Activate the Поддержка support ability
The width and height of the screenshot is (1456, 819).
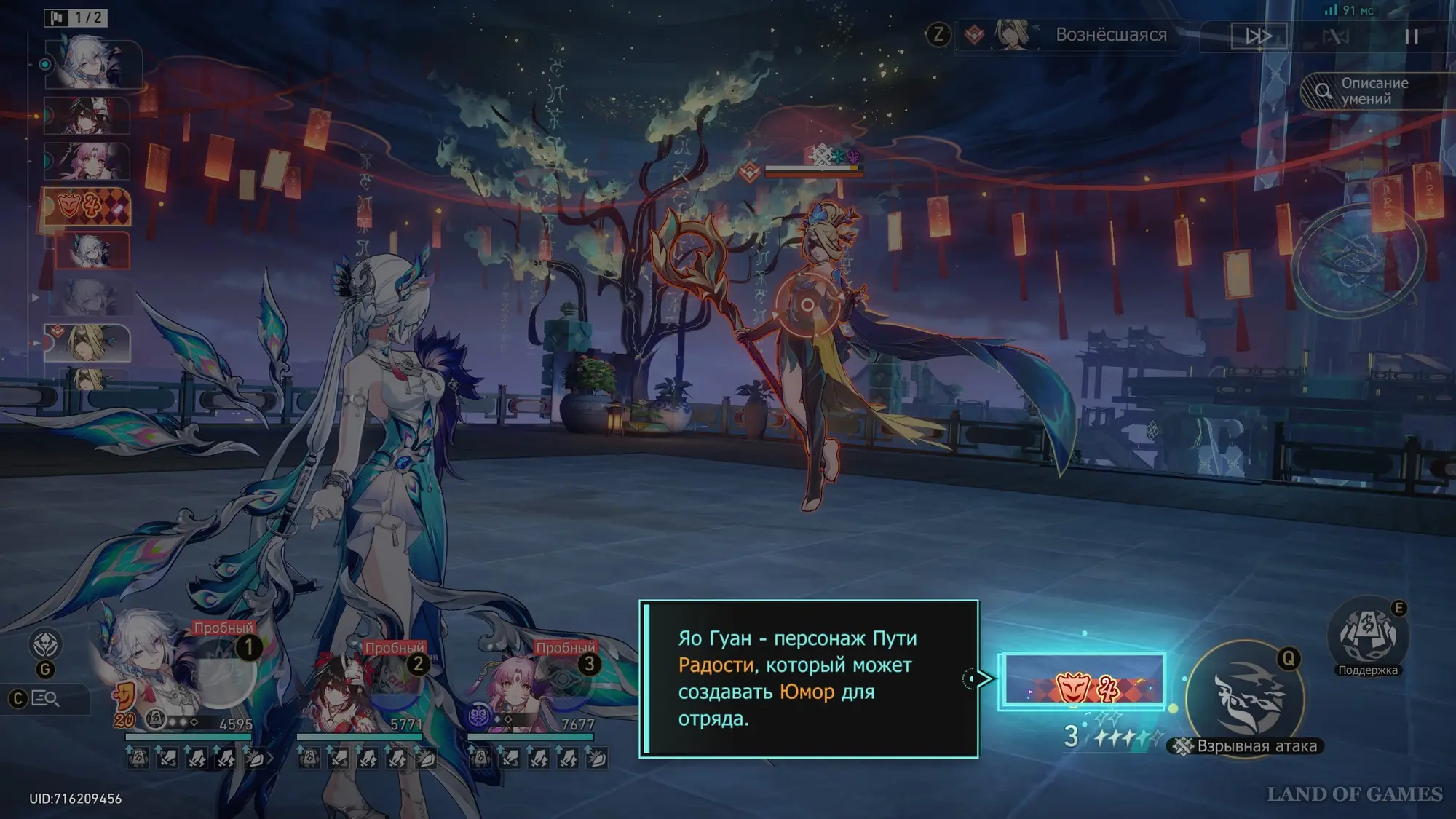1367,636
